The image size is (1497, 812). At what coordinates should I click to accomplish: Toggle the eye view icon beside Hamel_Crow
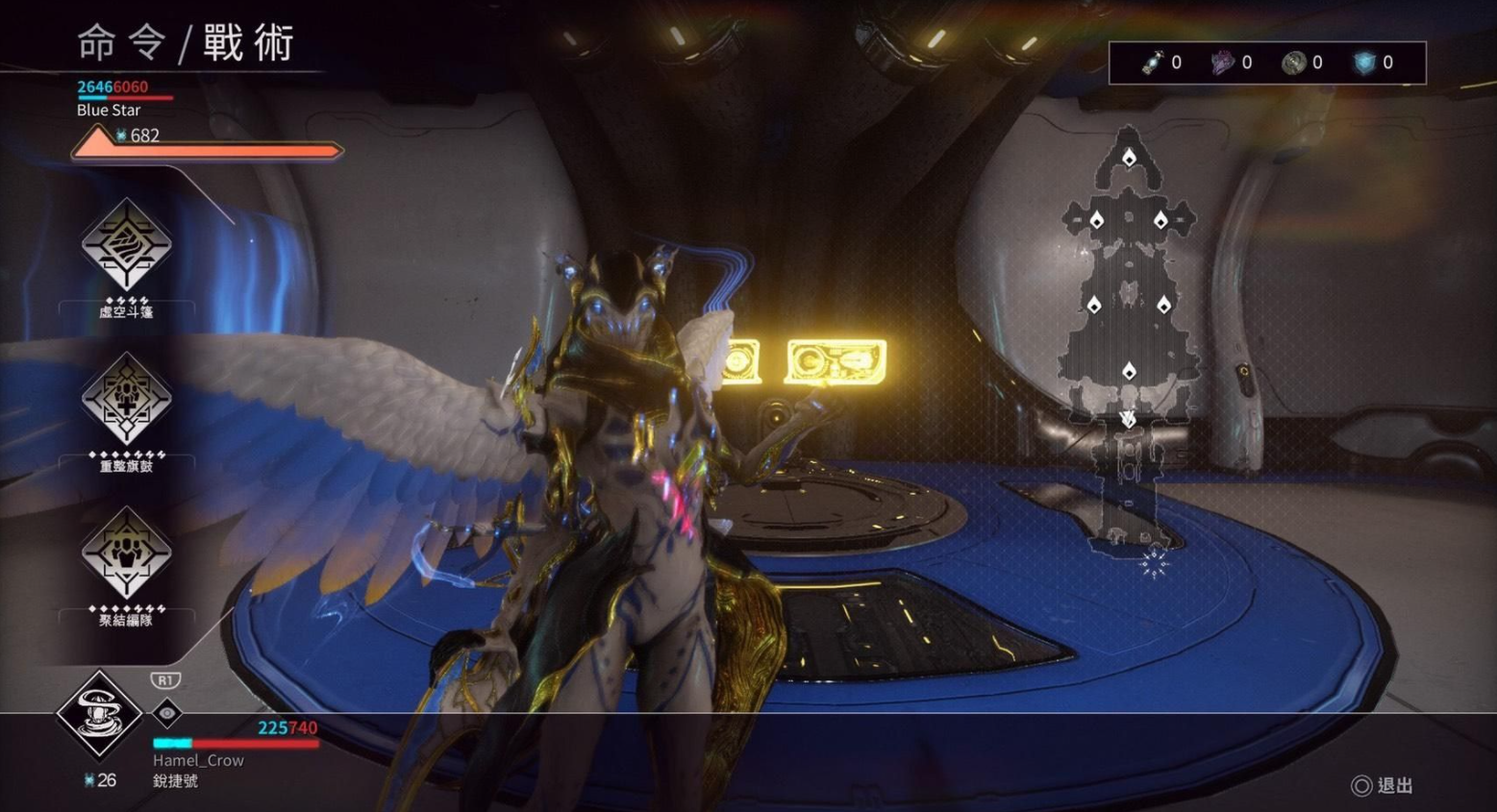167,713
